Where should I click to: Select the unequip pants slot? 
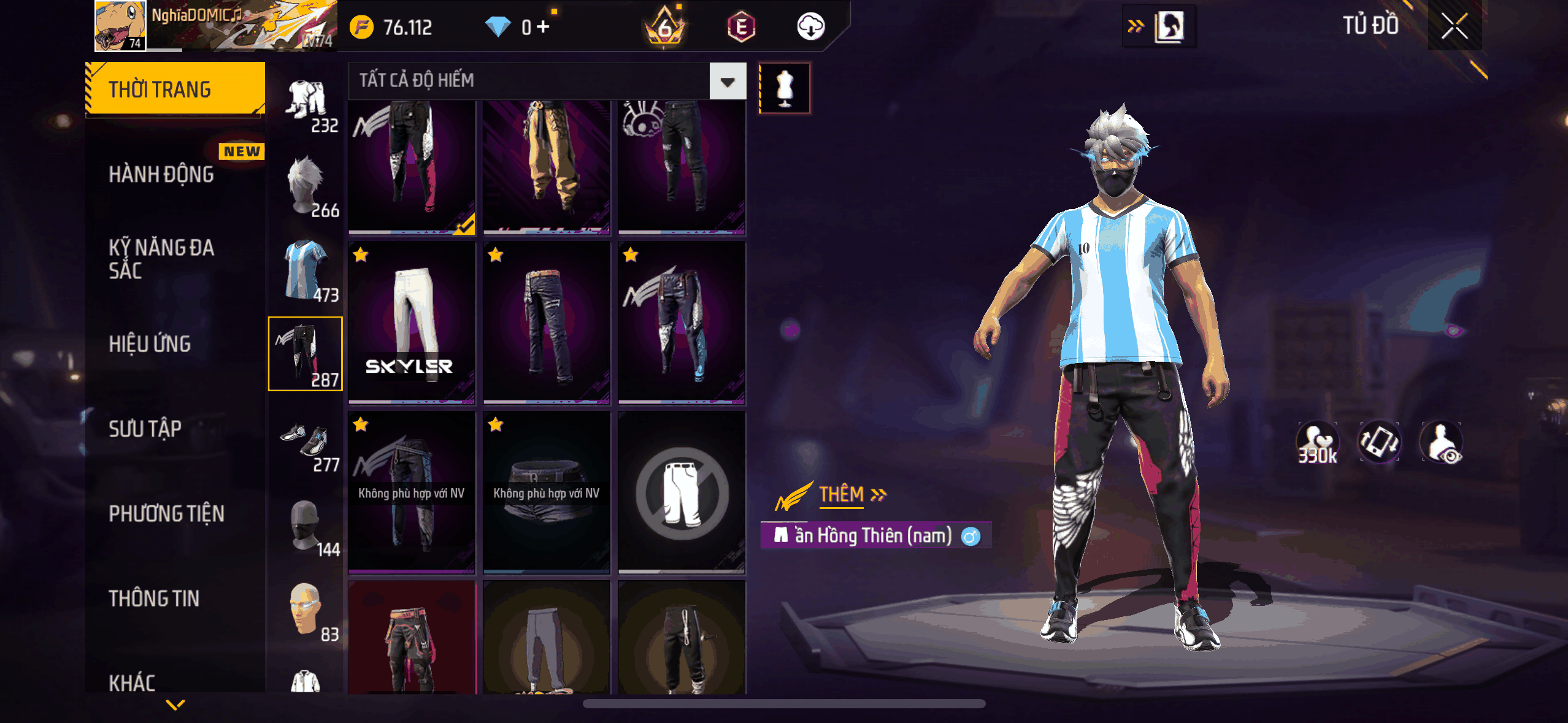tap(682, 493)
